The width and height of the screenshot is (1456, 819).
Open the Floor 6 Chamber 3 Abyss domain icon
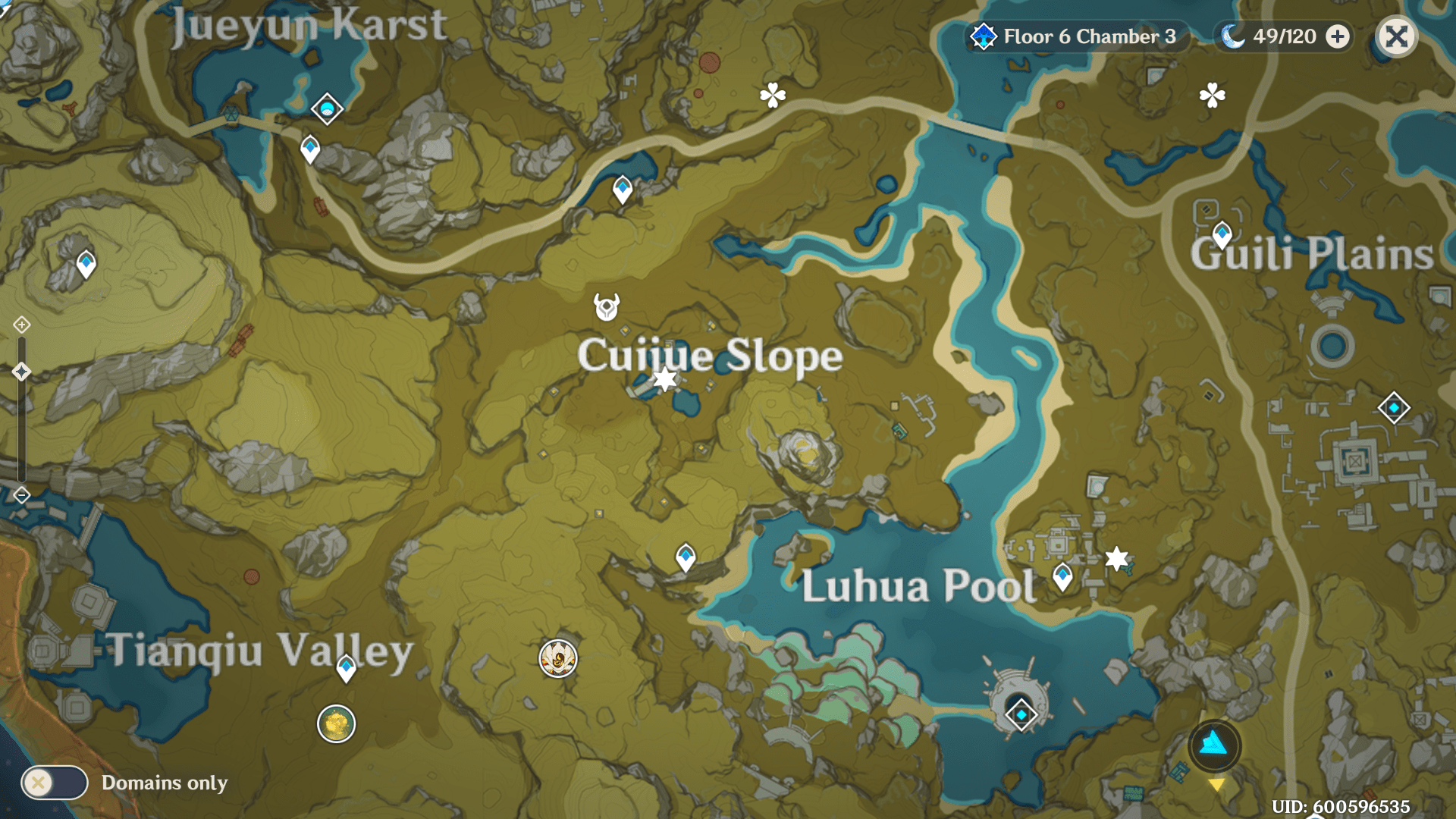point(982,36)
